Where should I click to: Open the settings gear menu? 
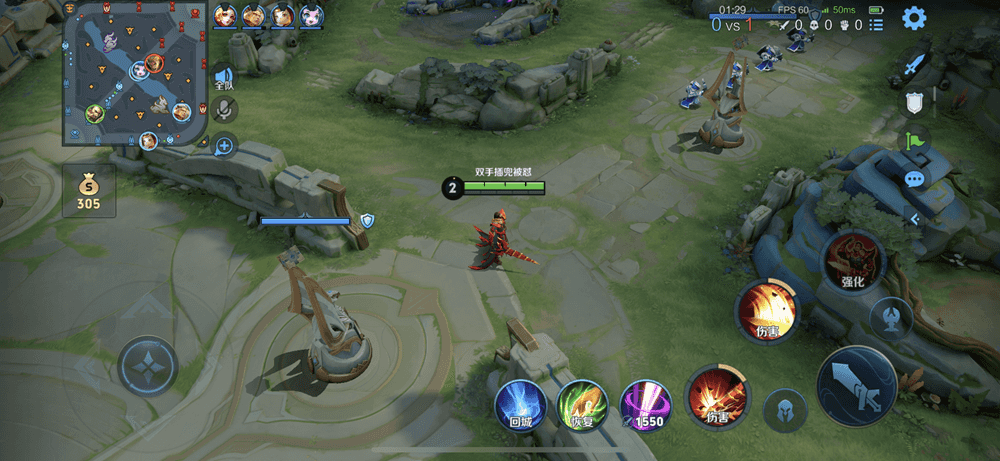pos(913,18)
